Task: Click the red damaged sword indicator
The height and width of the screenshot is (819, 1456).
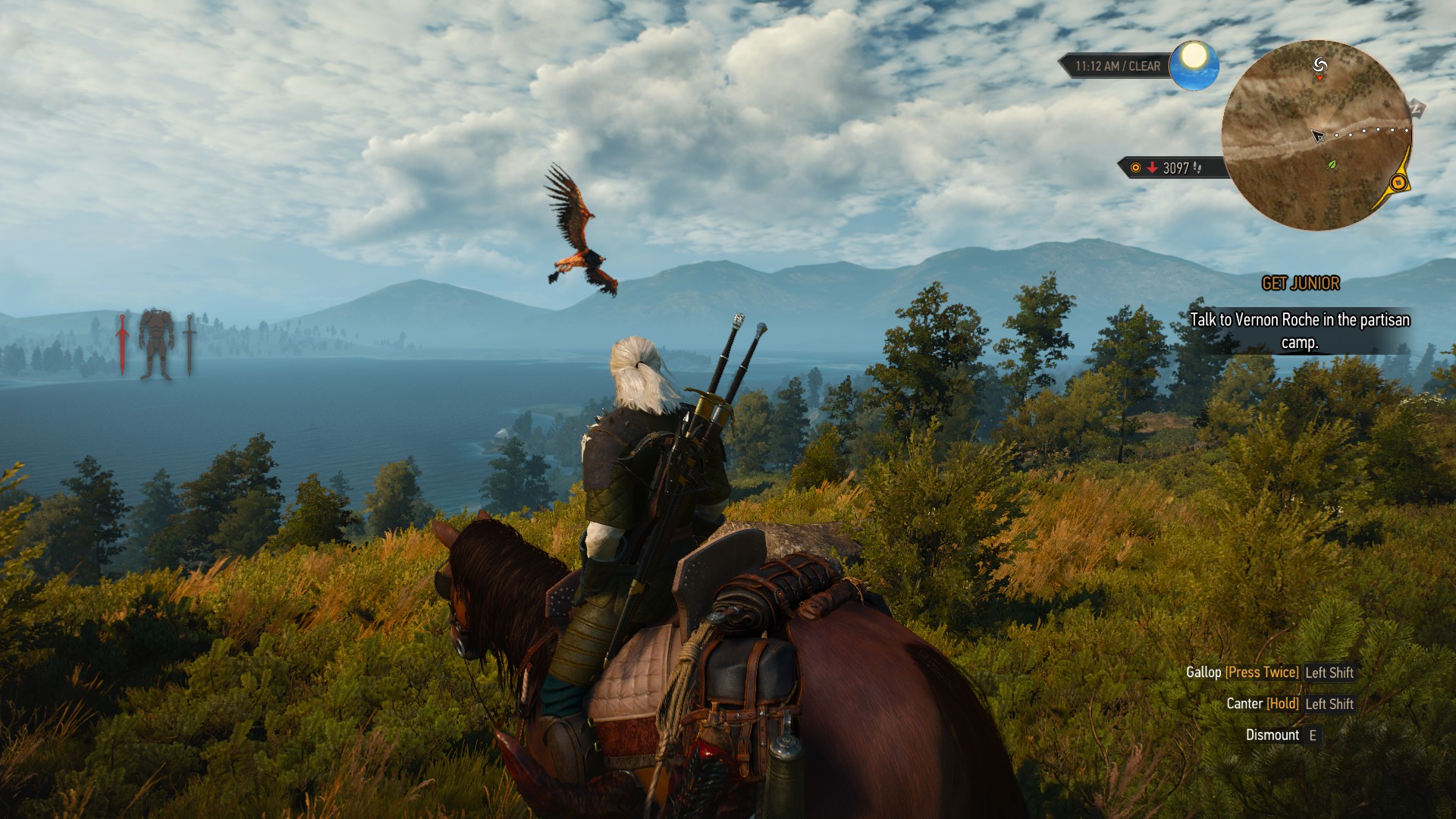Action: point(121,344)
